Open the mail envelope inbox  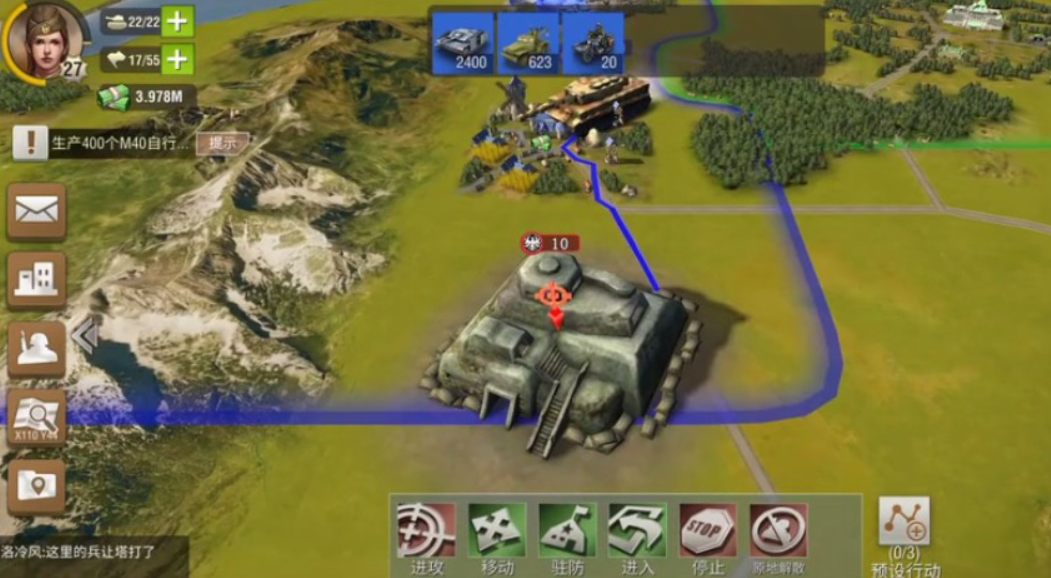point(37,211)
